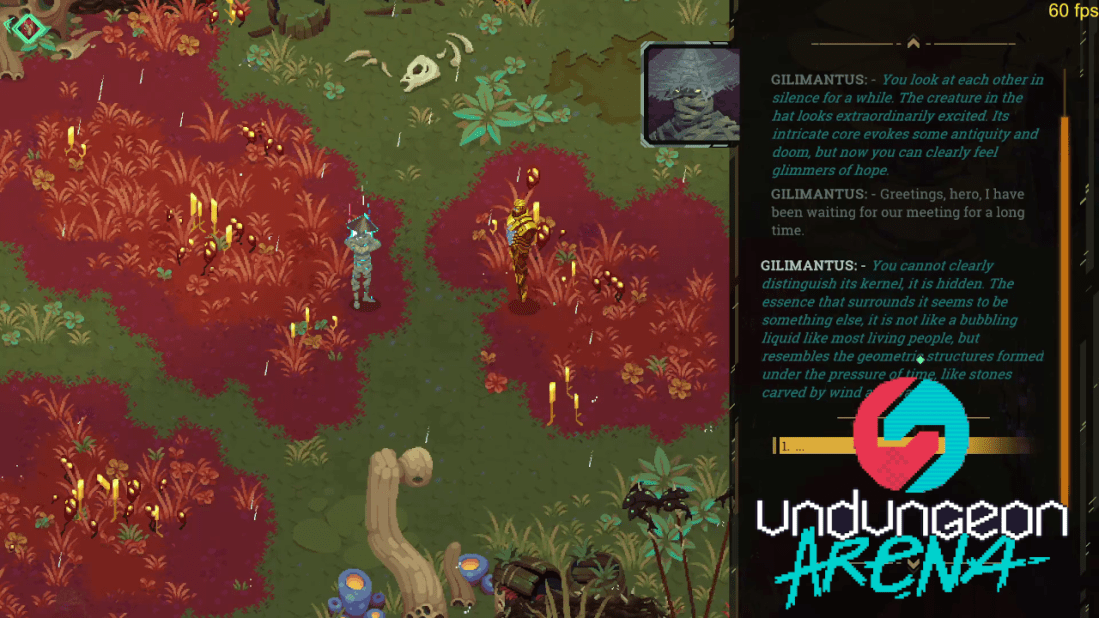Viewport: 1099px width, 618px height.
Task: Click Gilimantus's speaker portrait
Action: 684,95
